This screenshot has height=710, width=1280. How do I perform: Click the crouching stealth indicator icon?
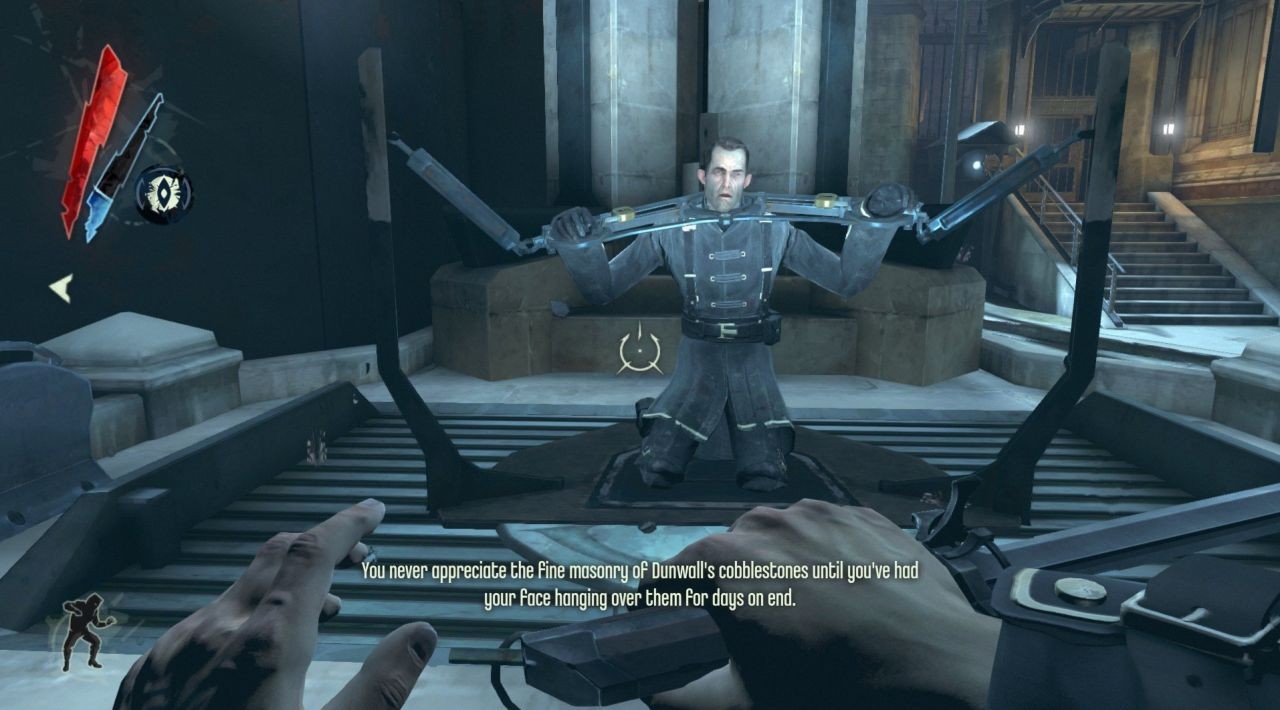click(86, 630)
